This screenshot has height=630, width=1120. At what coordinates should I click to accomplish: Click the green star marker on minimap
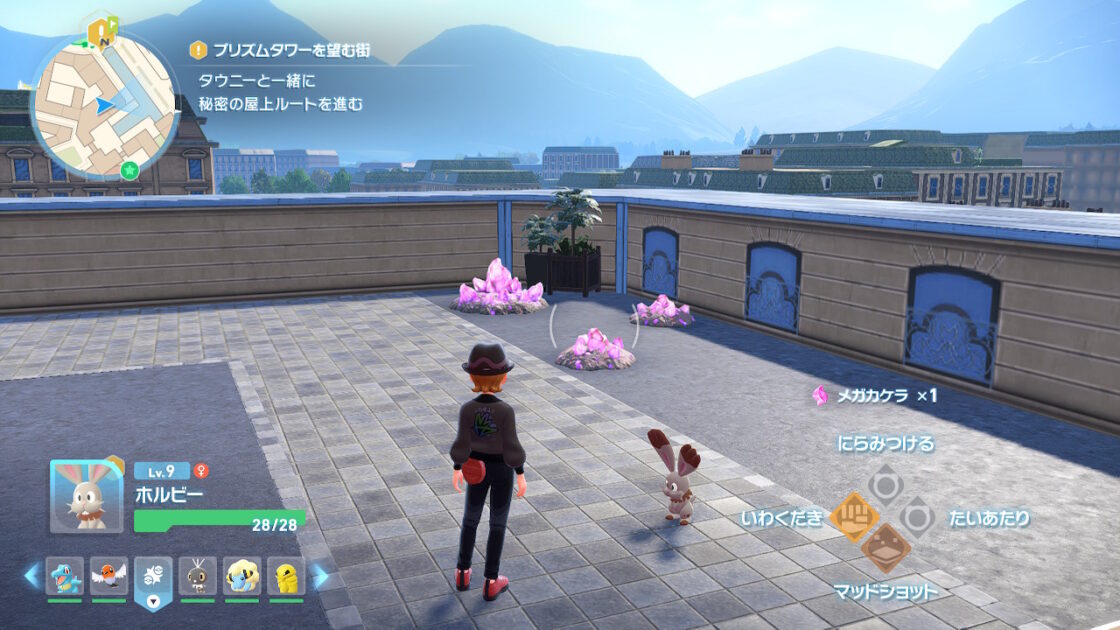tap(129, 170)
